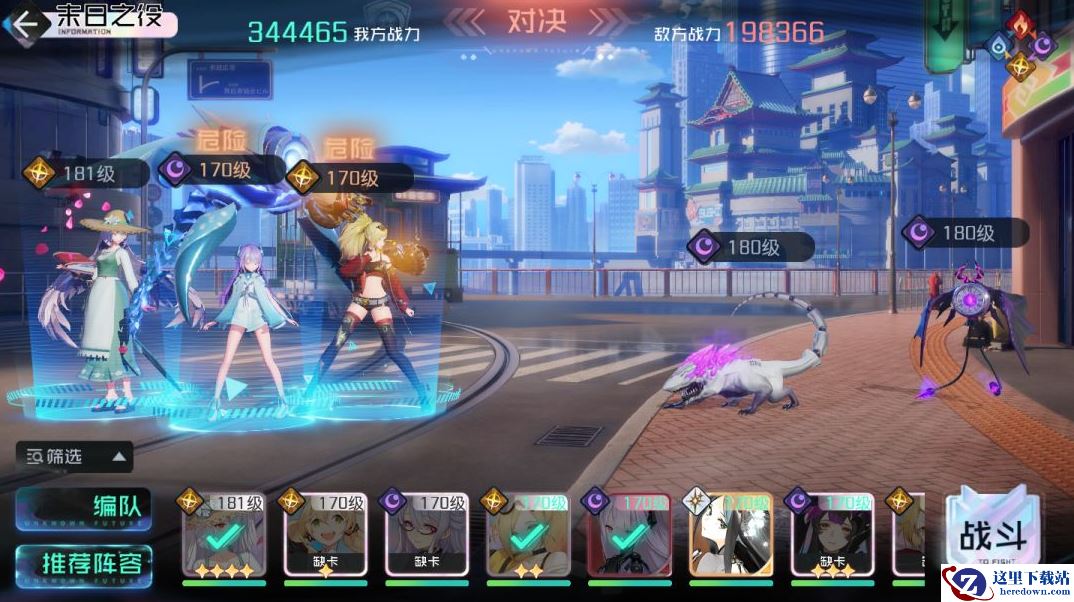Screen dimensions: 1074x602
Task: Deselect the white-haired card with red background
Action: [x=629, y=535]
